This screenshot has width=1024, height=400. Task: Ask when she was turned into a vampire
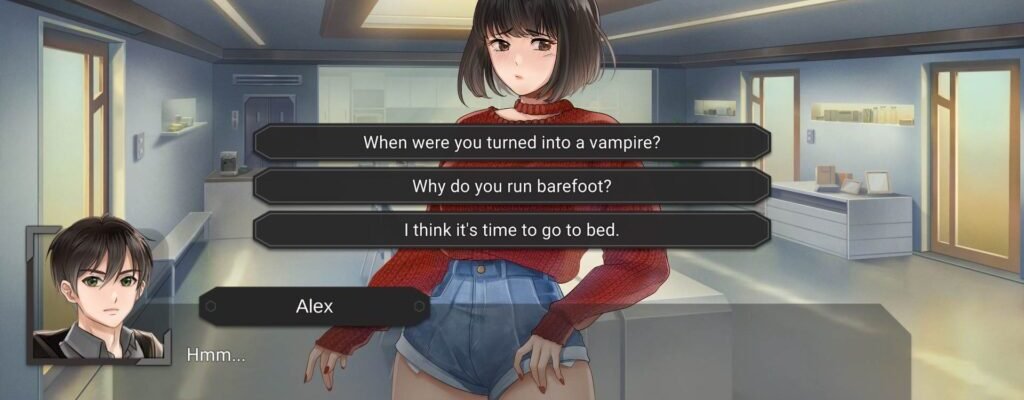pos(511,142)
